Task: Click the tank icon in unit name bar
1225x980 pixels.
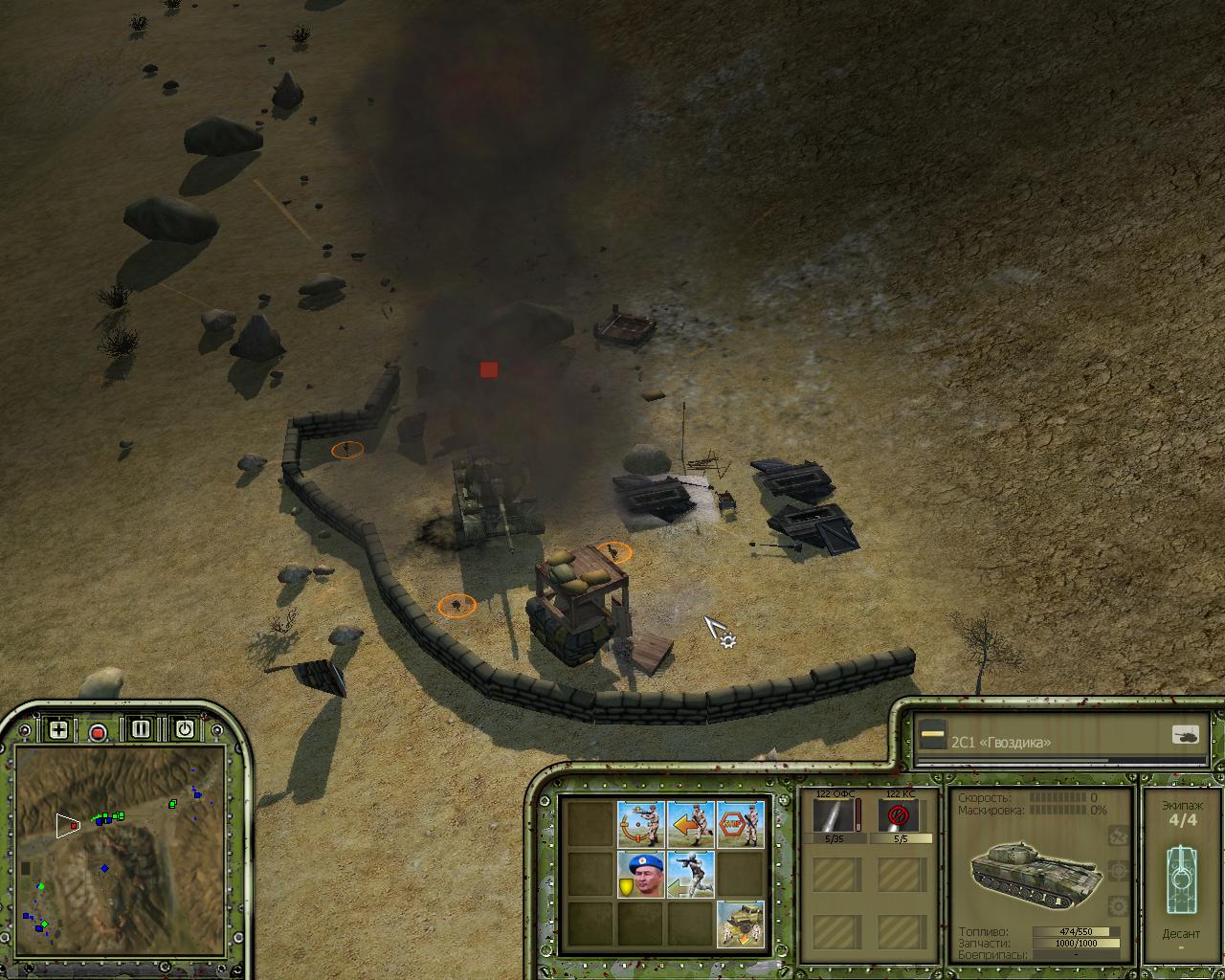Action: [1185, 735]
